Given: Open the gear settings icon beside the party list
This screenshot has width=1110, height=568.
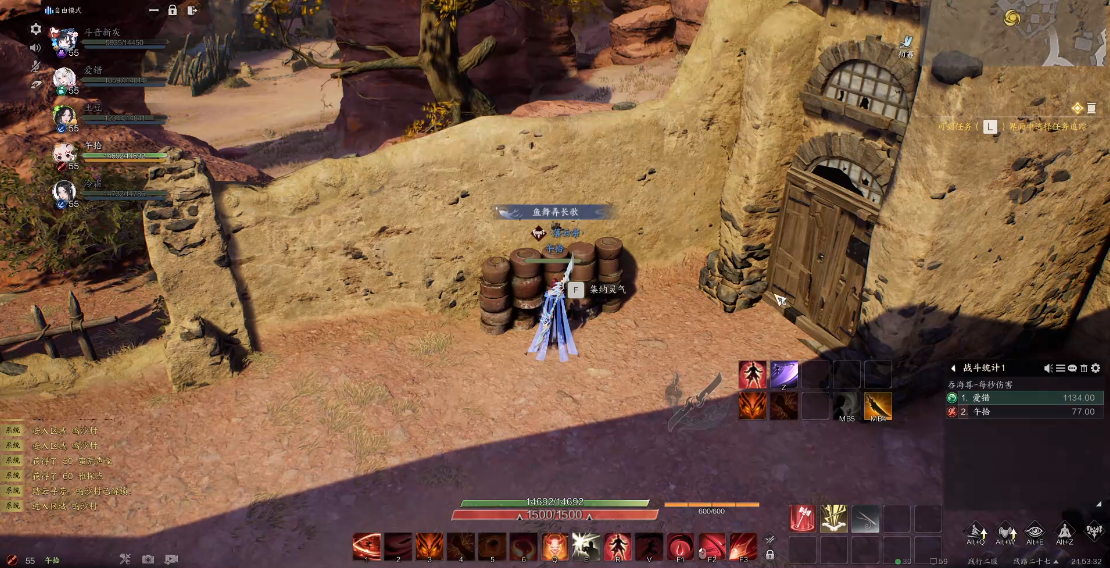Looking at the screenshot, I should pos(36,30).
